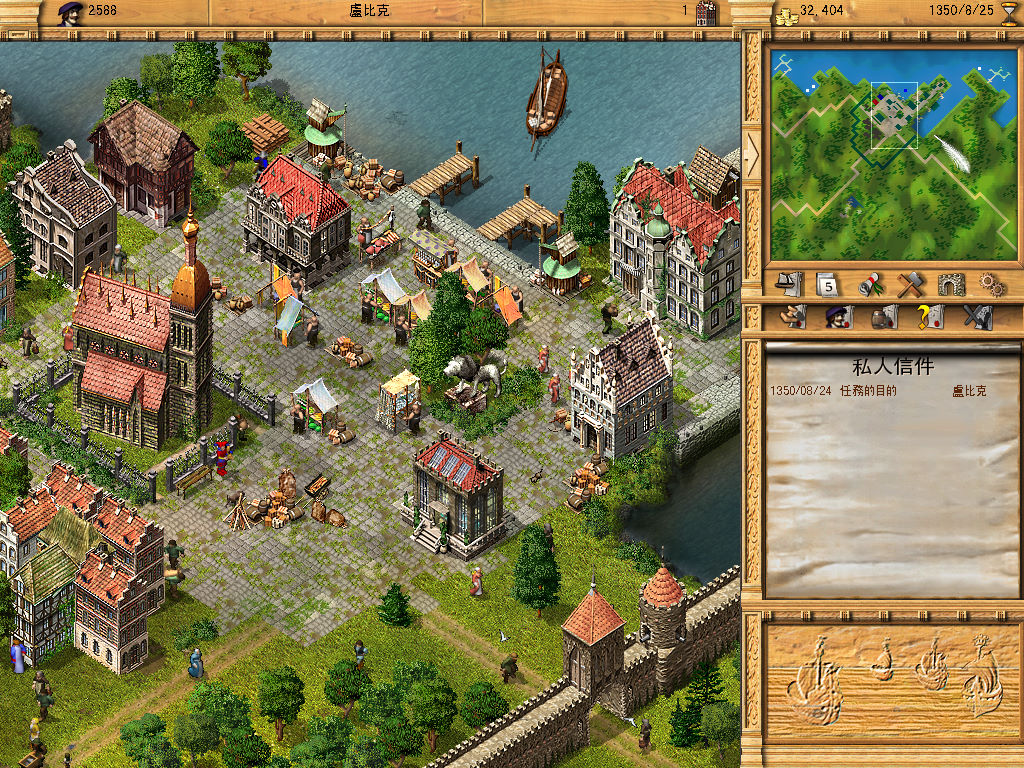This screenshot has width=1024, height=768.
Task: Choose the barrel trade letter icon
Action: (883, 318)
